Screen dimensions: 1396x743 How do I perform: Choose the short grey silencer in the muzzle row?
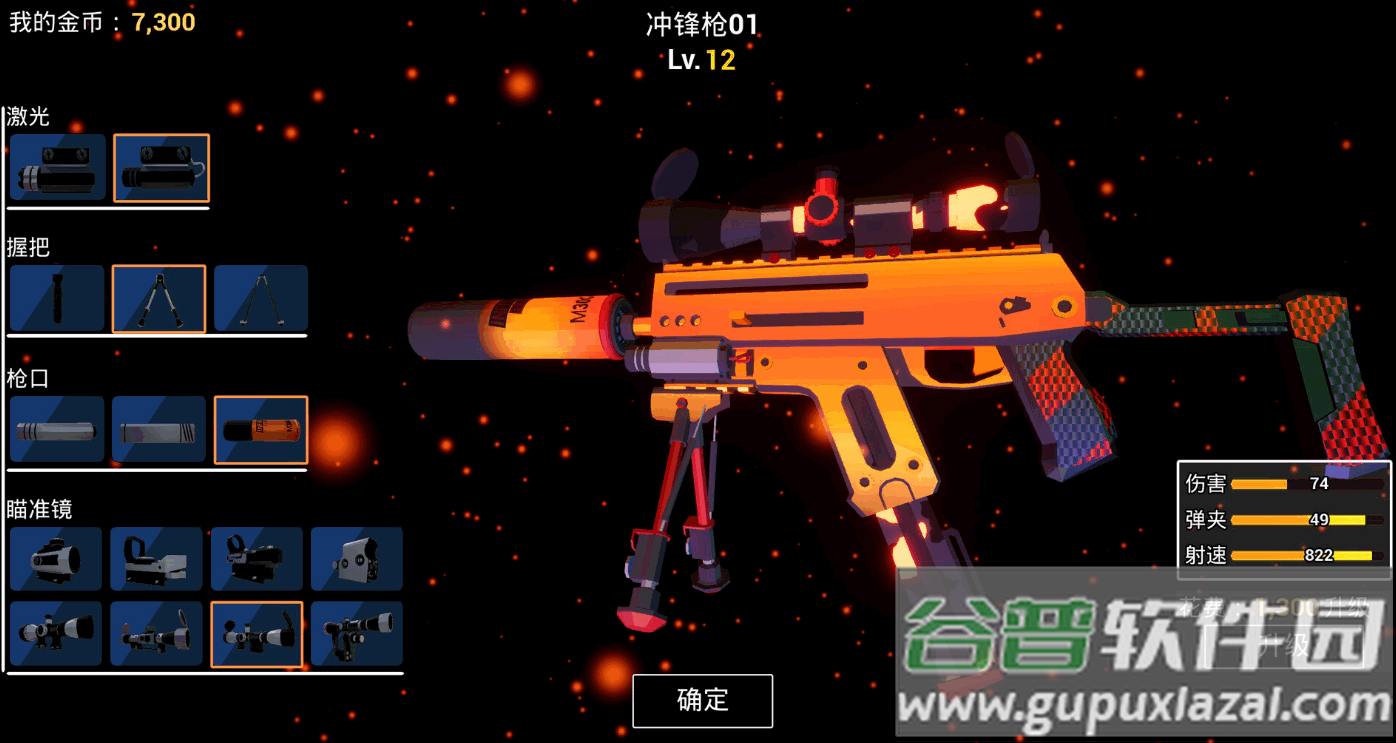pos(159,430)
